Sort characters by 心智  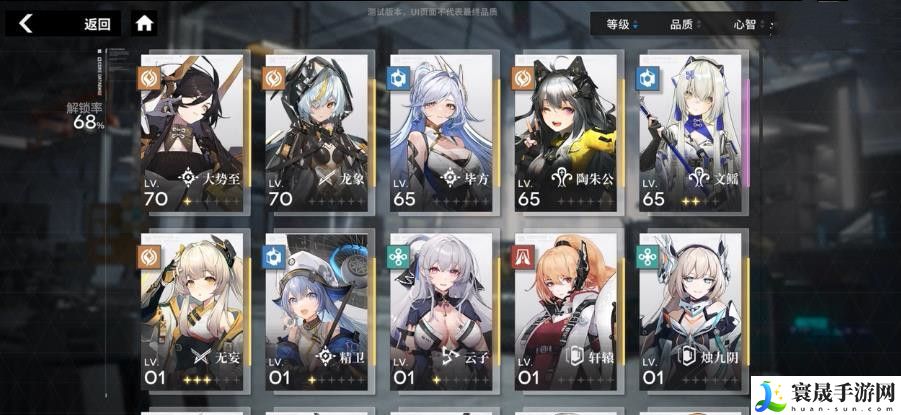coord(748,24)
